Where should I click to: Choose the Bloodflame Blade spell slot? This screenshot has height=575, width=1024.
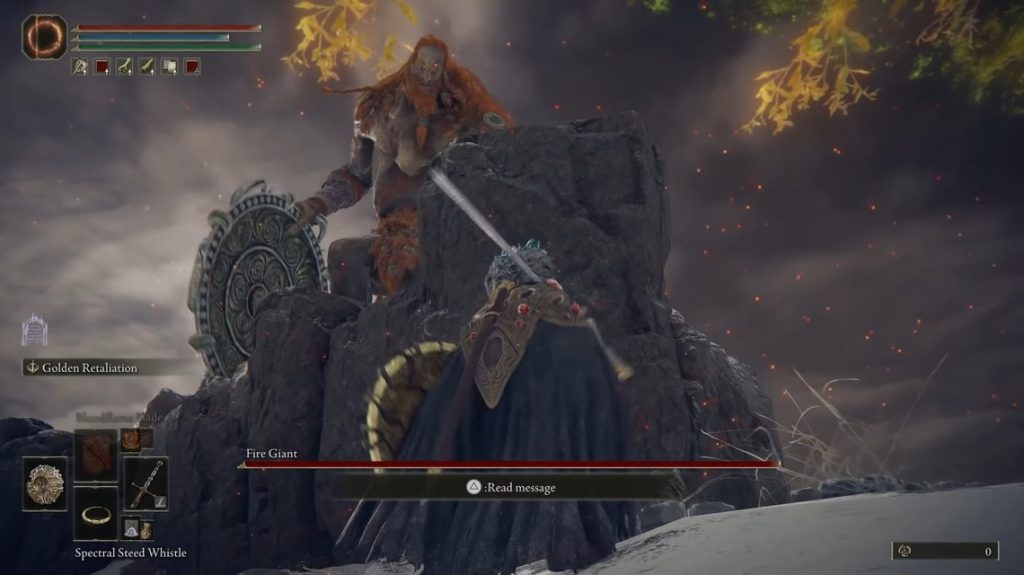[x=96, y=456]
